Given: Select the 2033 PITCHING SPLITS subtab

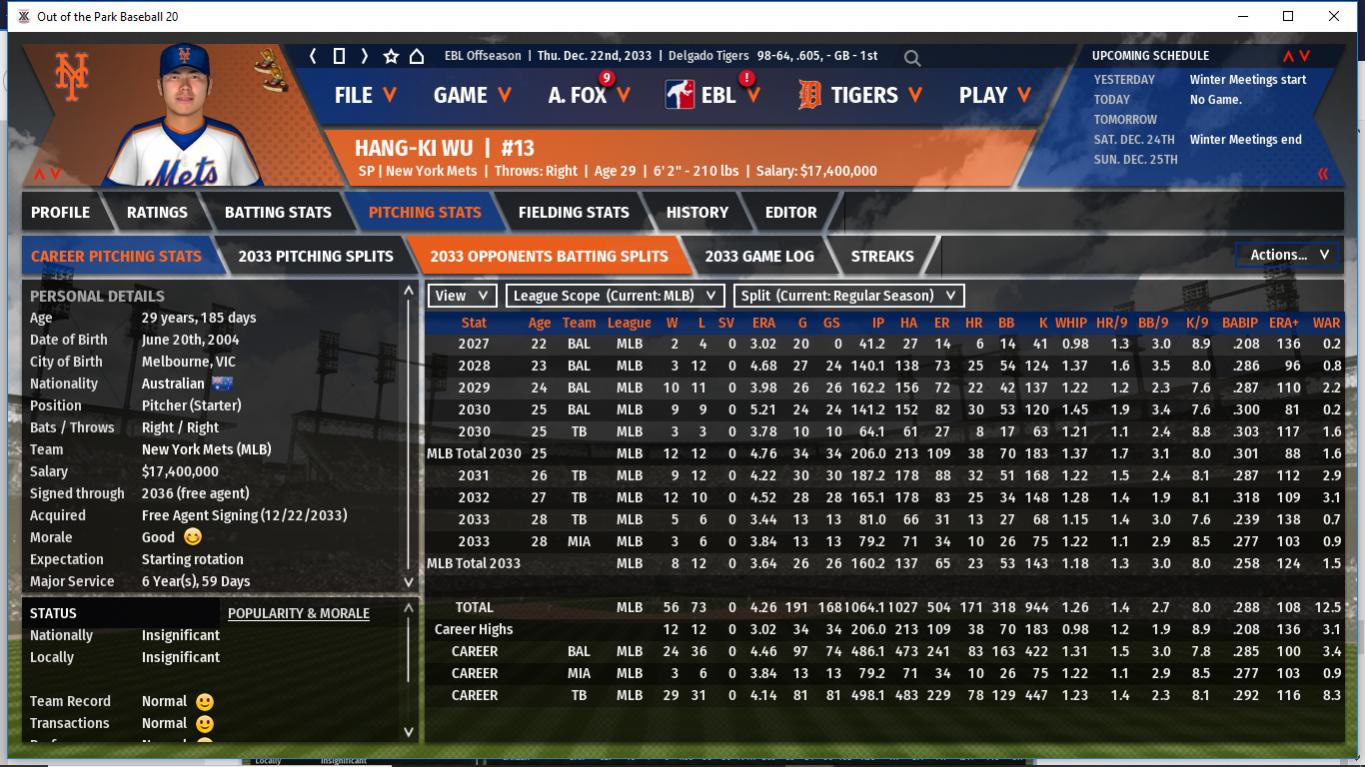Looking at the screenshot, I should 315,256.
